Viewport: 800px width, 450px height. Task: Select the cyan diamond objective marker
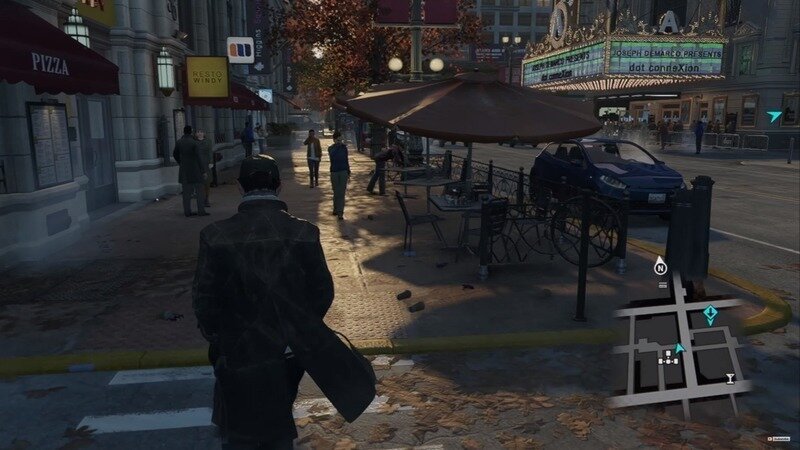click(x=711, y=315)
